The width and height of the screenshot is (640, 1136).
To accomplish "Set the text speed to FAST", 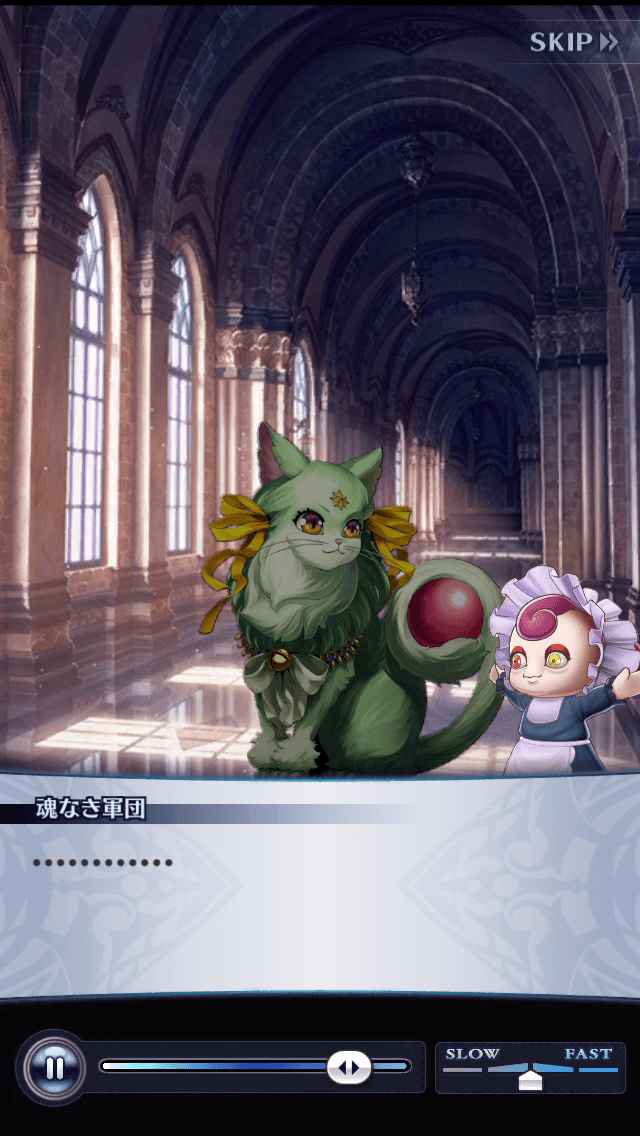I will (588, 1055).
